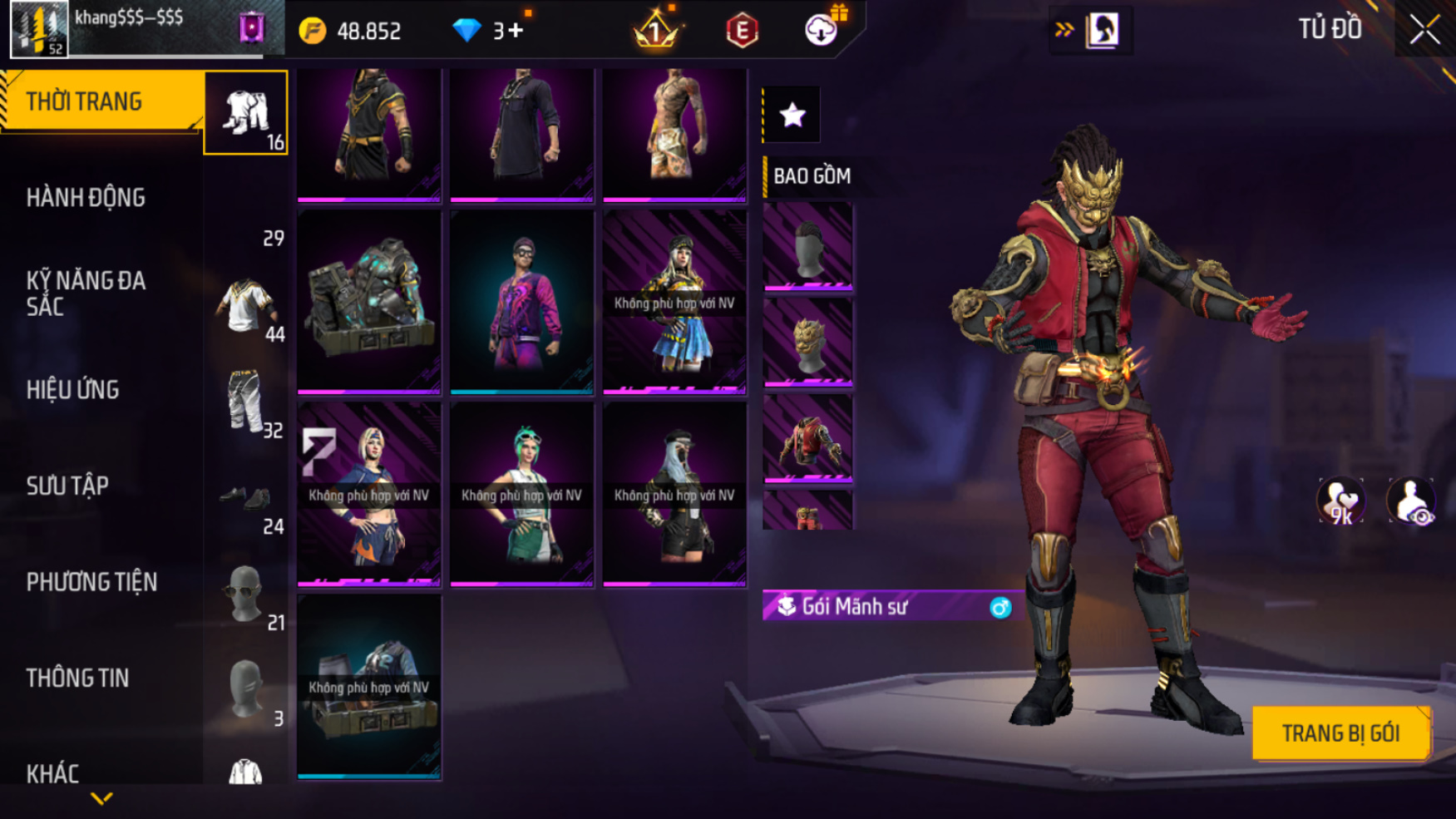Tap the player profile avatar
The height and width of the screenshot is (819, 1456).
tap(39, 29)
